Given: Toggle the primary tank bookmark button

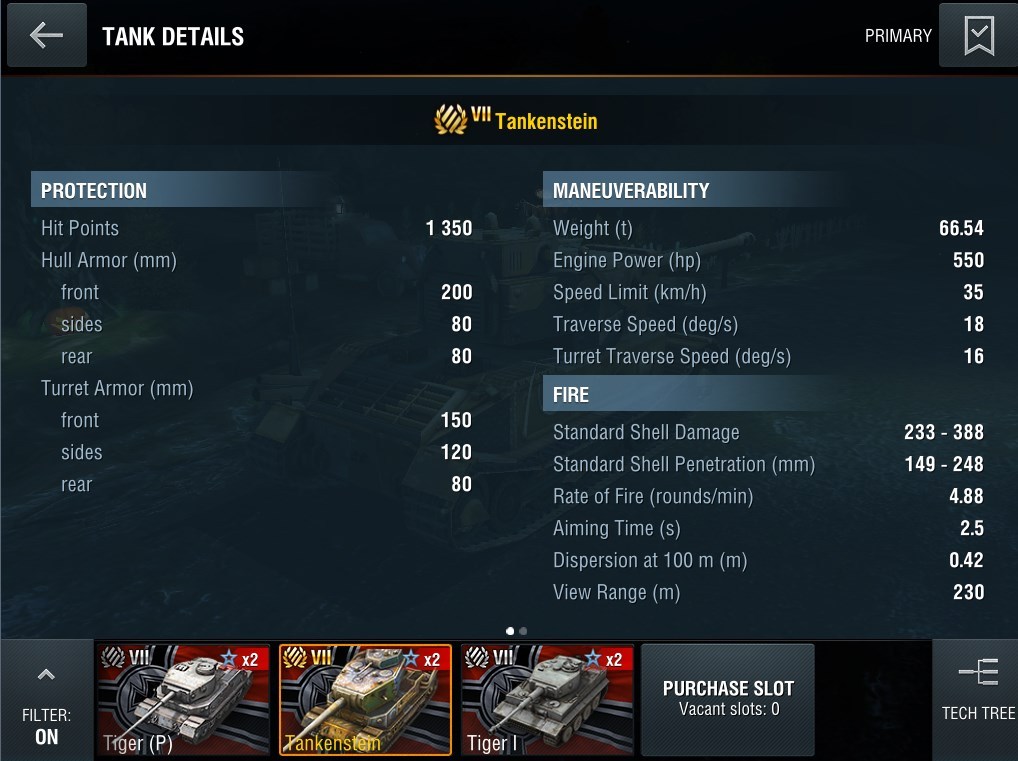Looking at the screenshot, I should pyautogui.click(x=977, y=36).
